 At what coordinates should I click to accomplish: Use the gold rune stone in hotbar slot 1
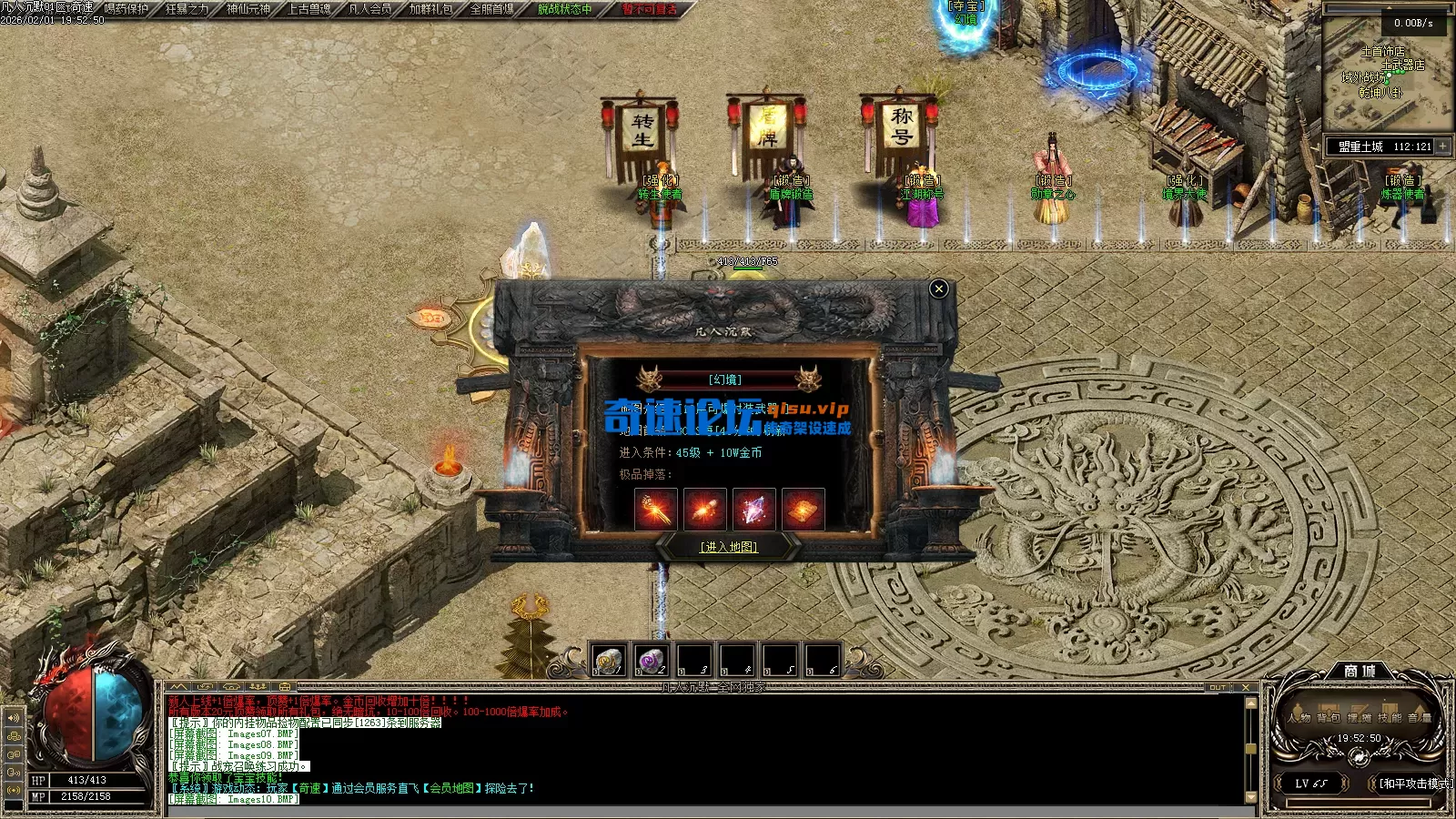608,659
